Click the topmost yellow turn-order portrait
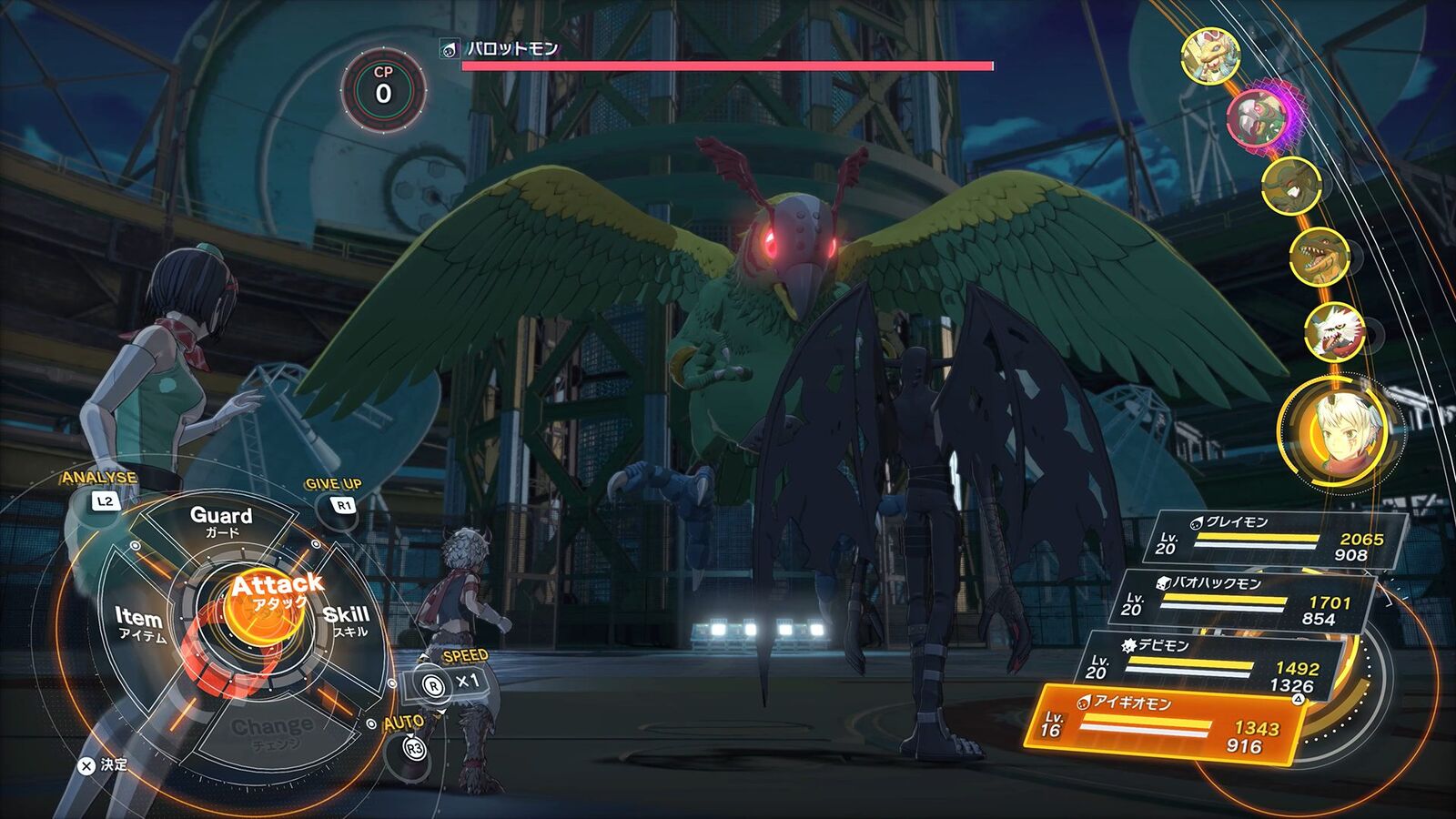Image resolution: width=1456 pixels, height=819 pixels. coord(1210,55)
